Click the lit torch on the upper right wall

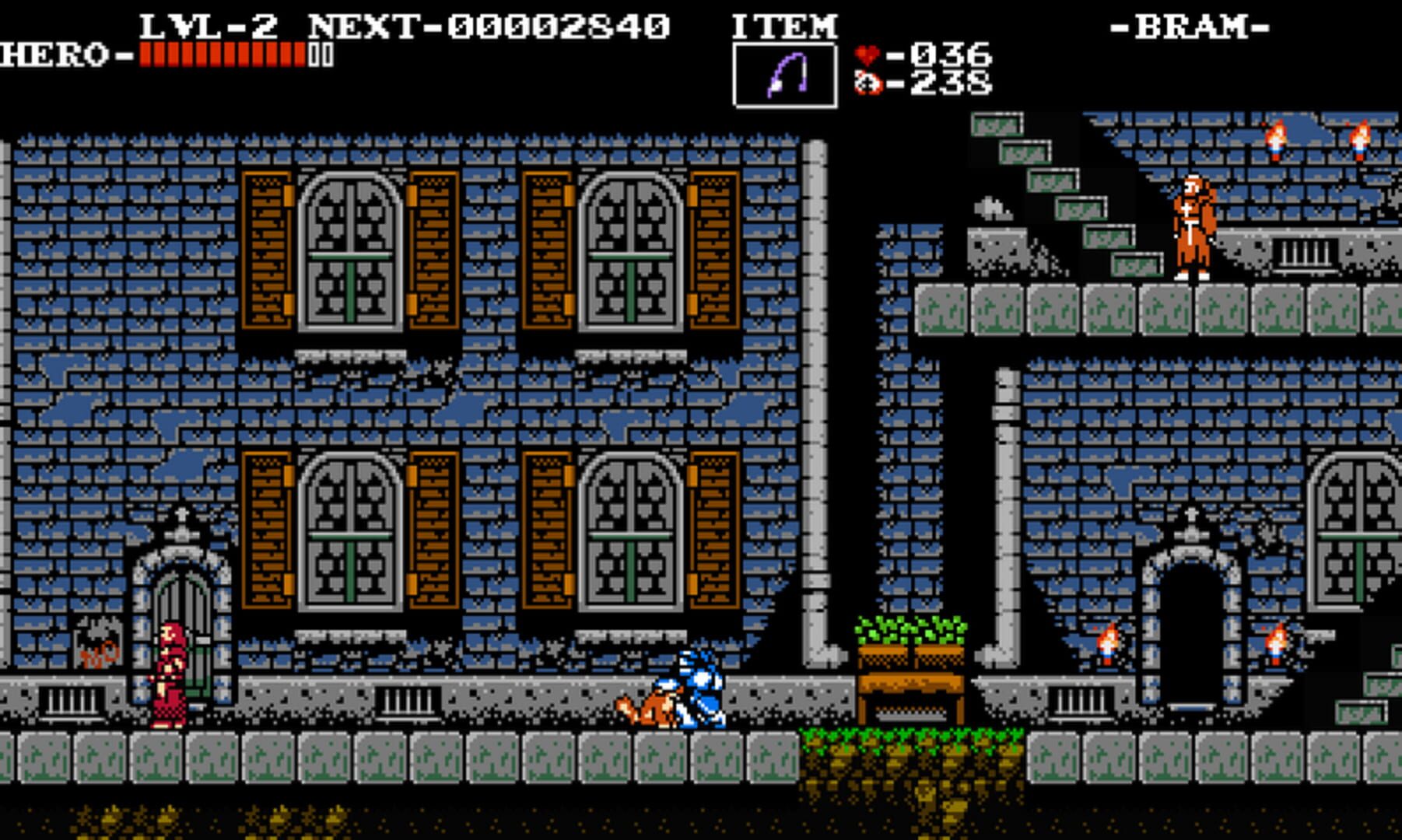[x=1276, y=140]
